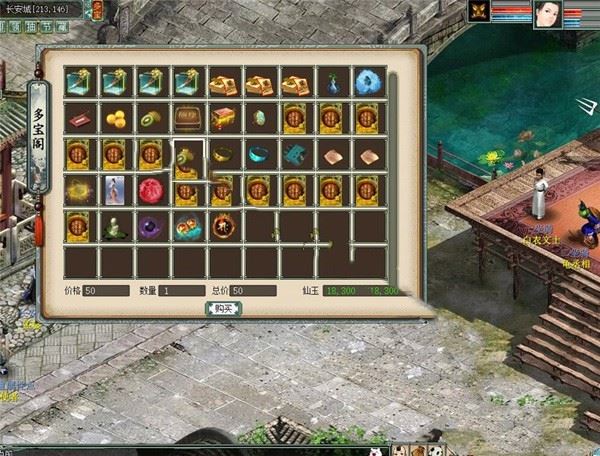Select the pet portrait icon
The height and width of the screenshot is (456, 600).
(x=478, y=11)
